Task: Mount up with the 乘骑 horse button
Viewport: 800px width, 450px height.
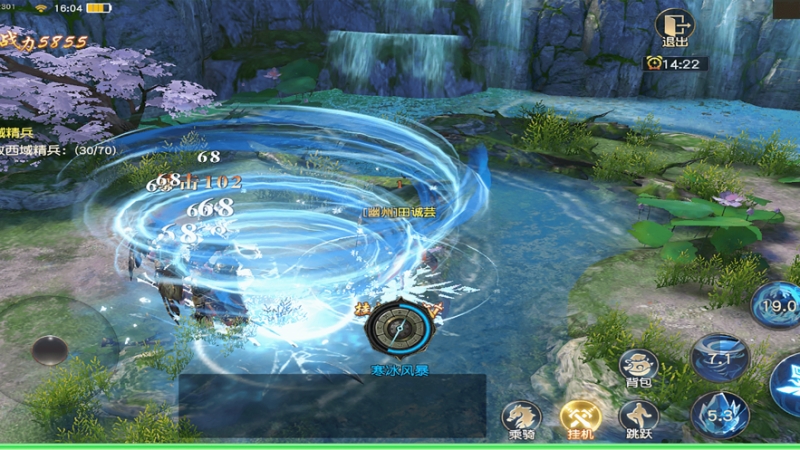Action: coord(521,418)
